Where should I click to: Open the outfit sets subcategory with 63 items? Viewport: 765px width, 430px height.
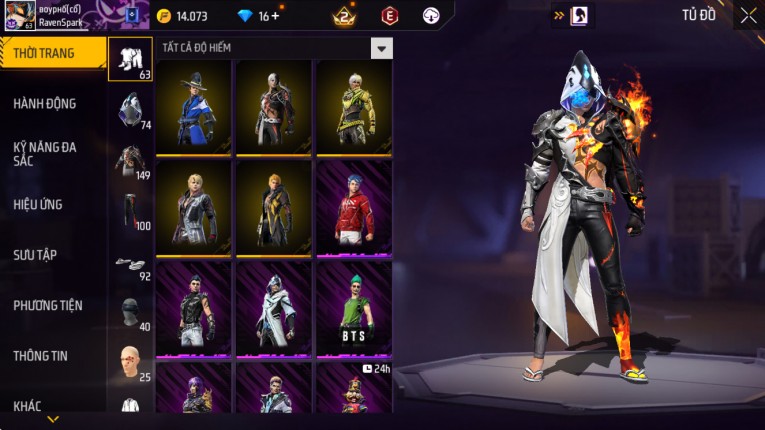pyautogui.click(x=130, y=58)
